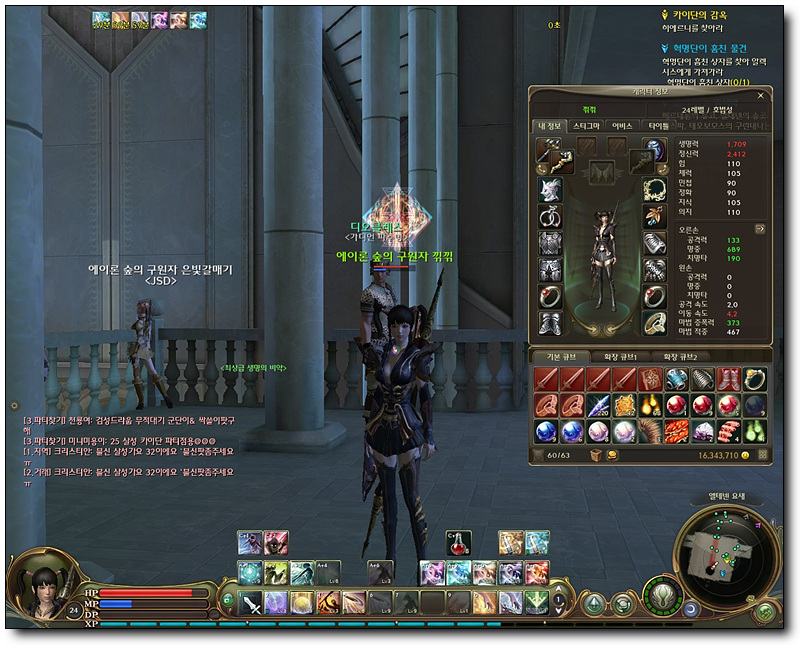Select the purple crystal ore in inventory

(704, 432)
